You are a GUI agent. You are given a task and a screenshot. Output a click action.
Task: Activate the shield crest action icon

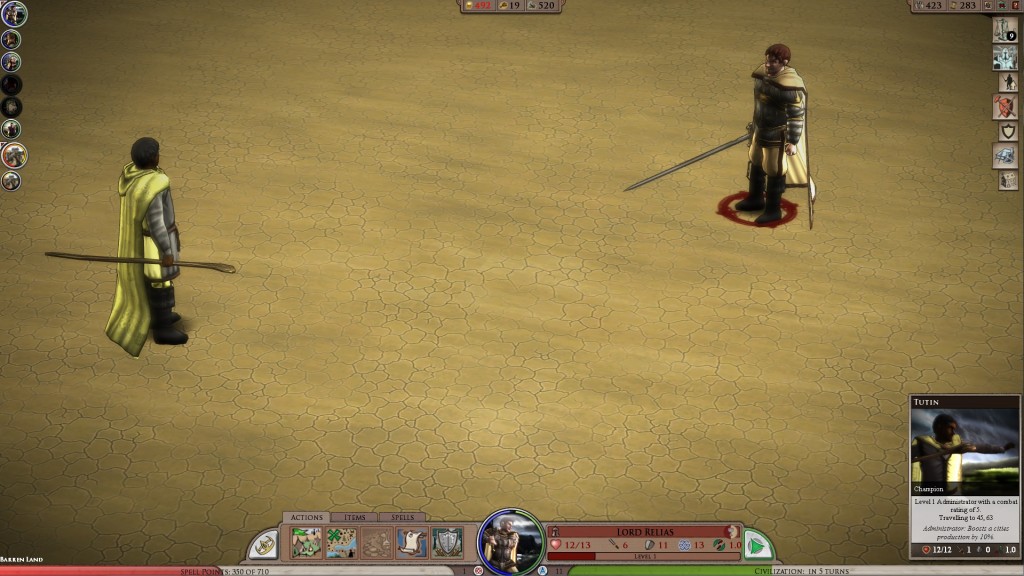446,543
